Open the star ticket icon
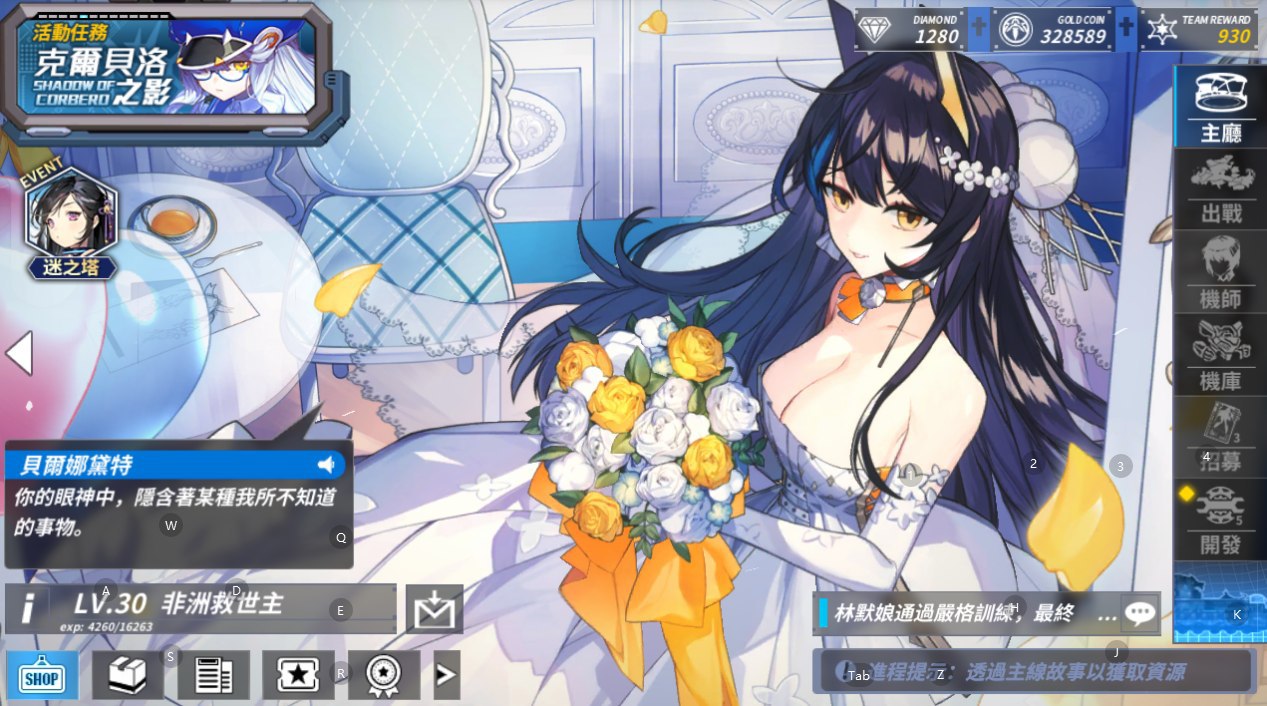 298,676
